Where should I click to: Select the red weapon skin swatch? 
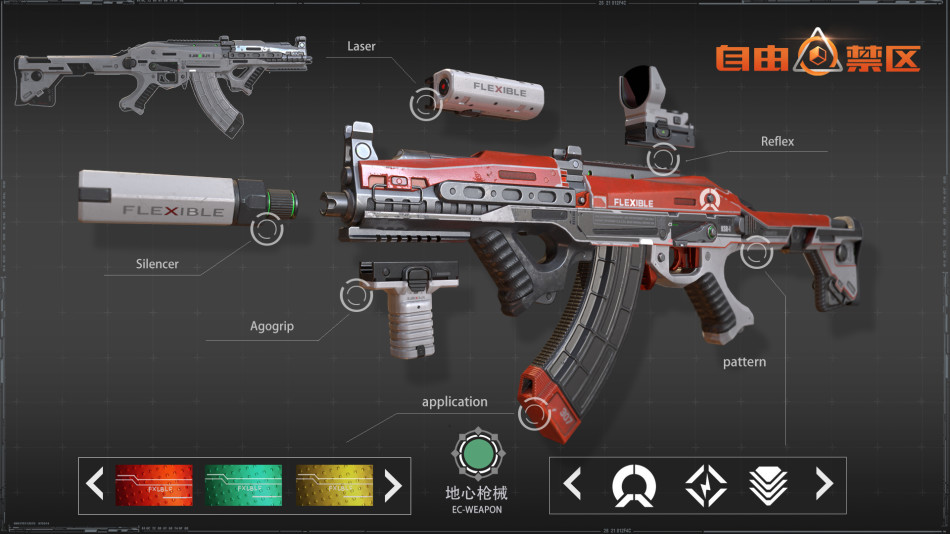coord(154,485)
